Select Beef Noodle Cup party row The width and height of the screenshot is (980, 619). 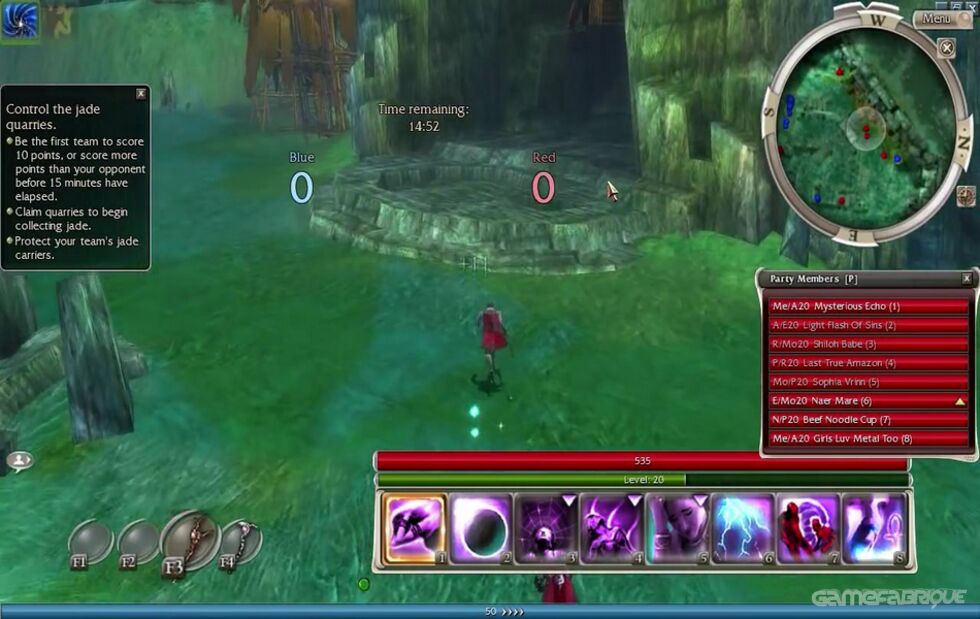click(868, 419)
